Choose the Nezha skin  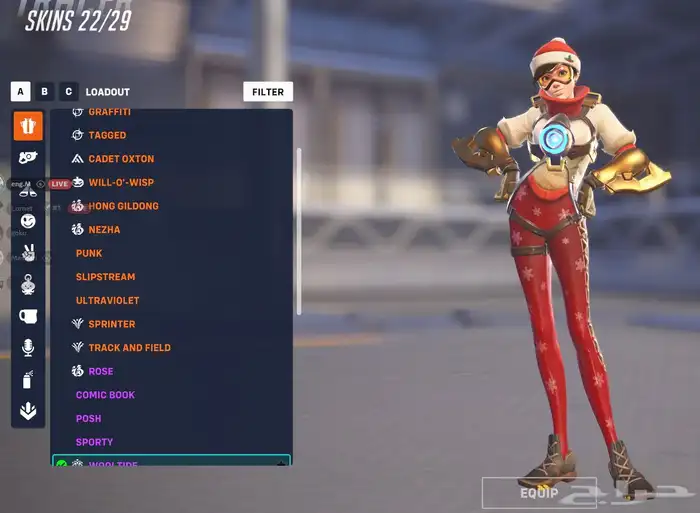point(104,230)
